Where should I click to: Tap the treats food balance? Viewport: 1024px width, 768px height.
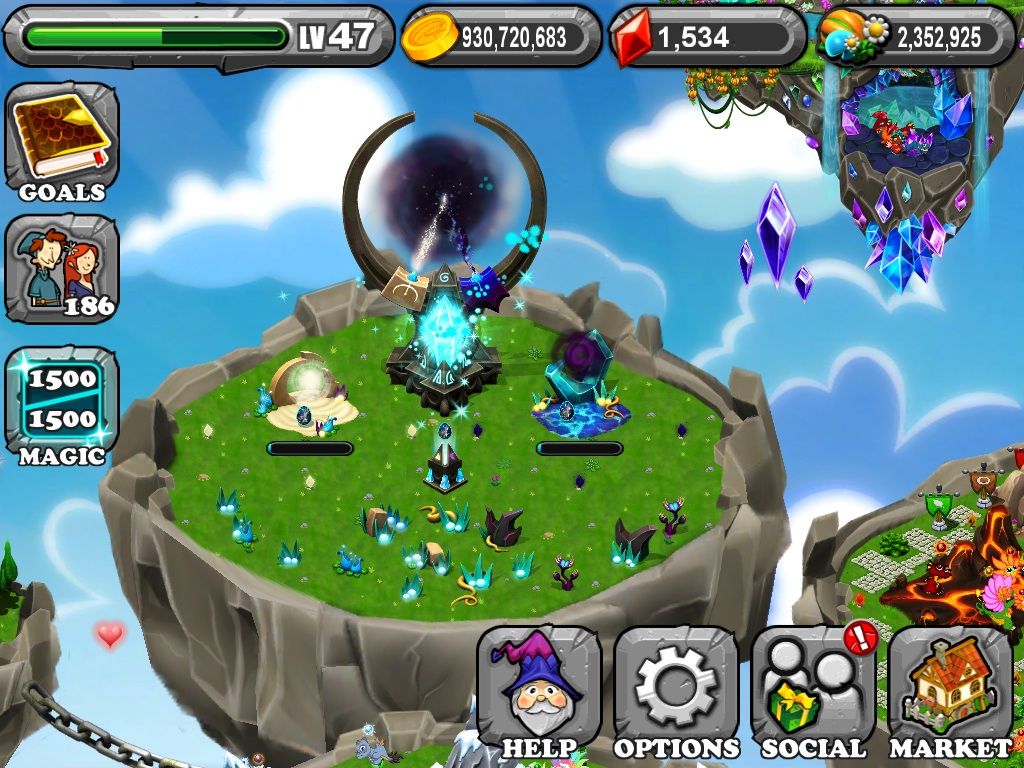tap(917, 38)
